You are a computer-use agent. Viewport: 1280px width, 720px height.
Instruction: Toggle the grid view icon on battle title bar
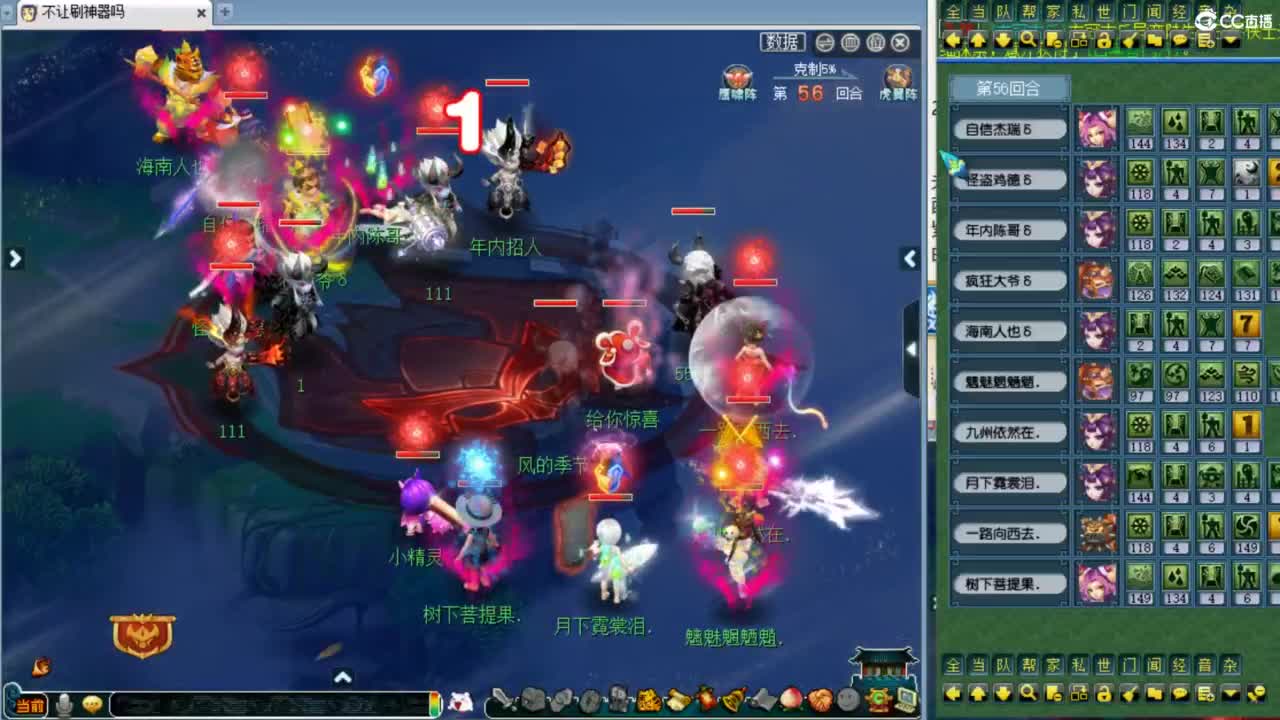[849, 42]
